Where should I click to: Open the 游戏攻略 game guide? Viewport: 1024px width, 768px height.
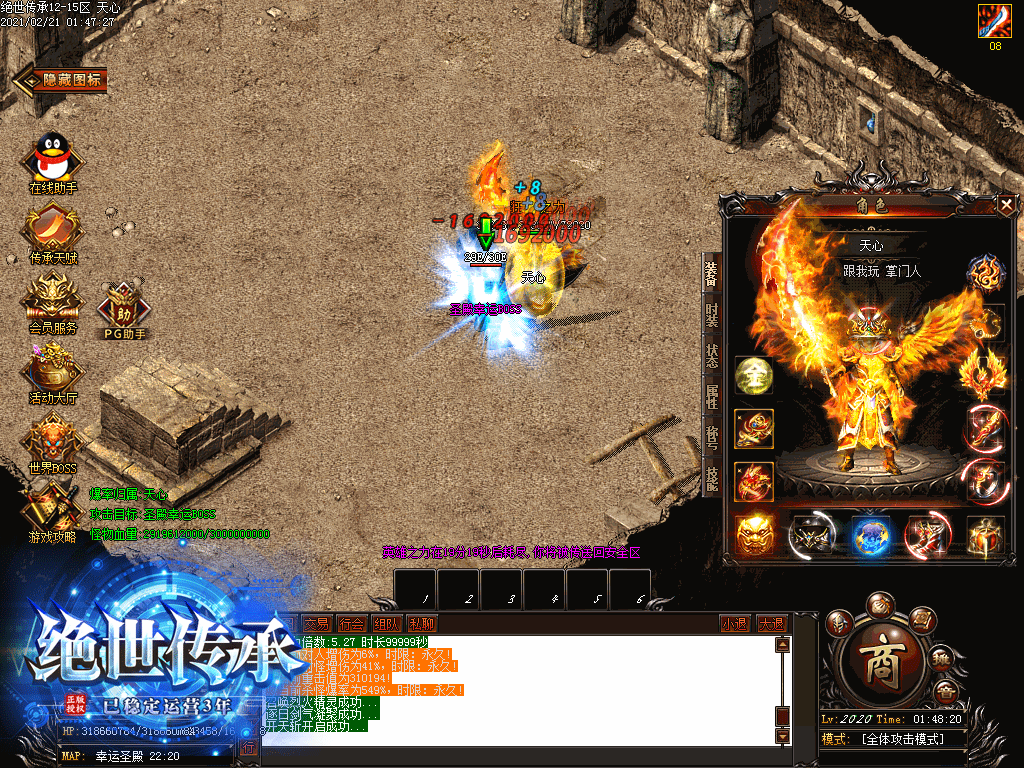[x=52, y=508]
